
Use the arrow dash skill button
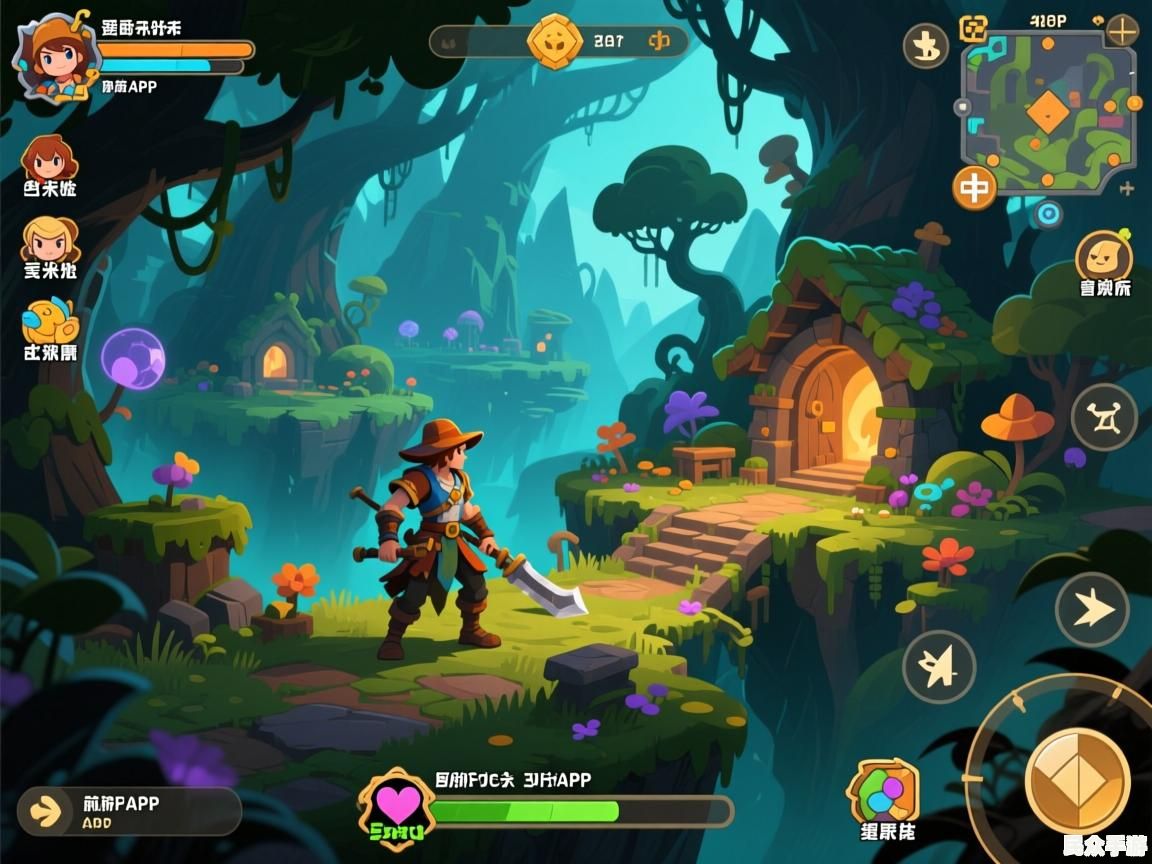tap(1092, 609)
